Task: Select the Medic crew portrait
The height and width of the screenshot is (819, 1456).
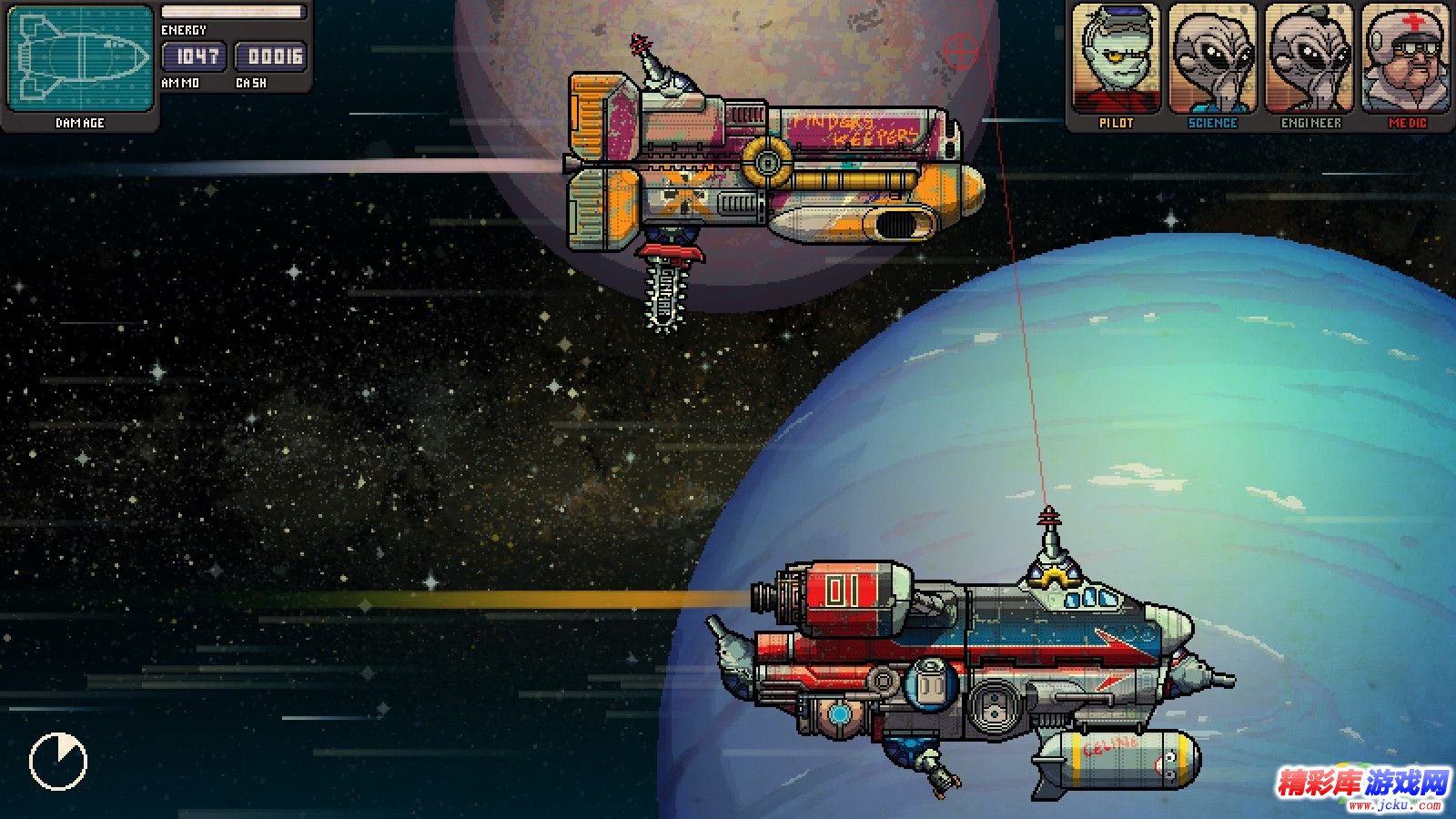Action: coord(1406,60)
